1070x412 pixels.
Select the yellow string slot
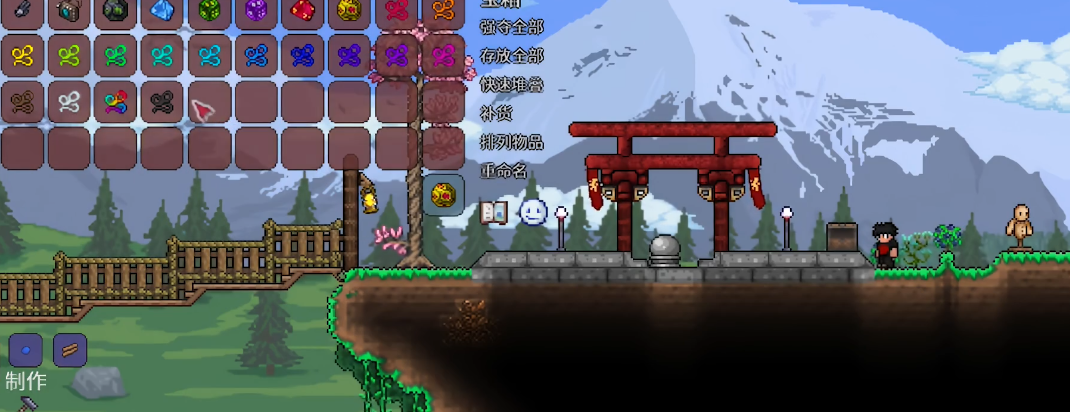click(22, 55)
